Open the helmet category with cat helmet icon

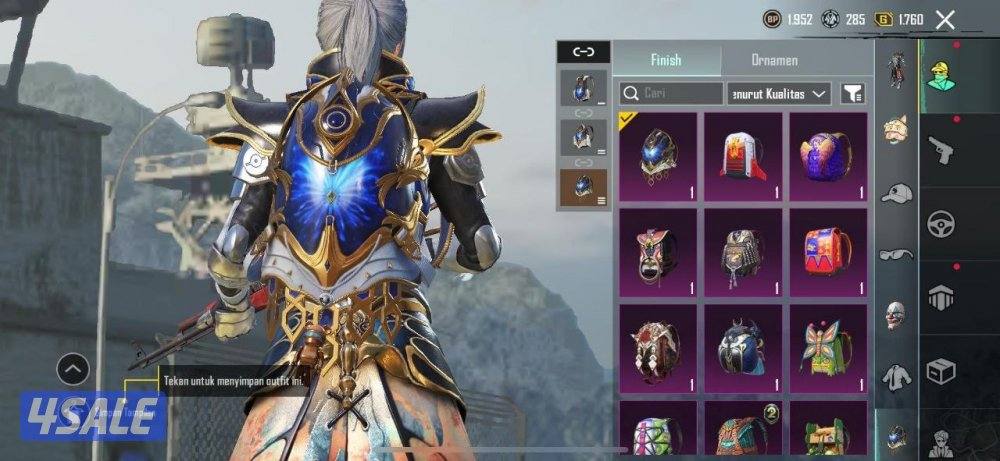(x=896, y=129)
